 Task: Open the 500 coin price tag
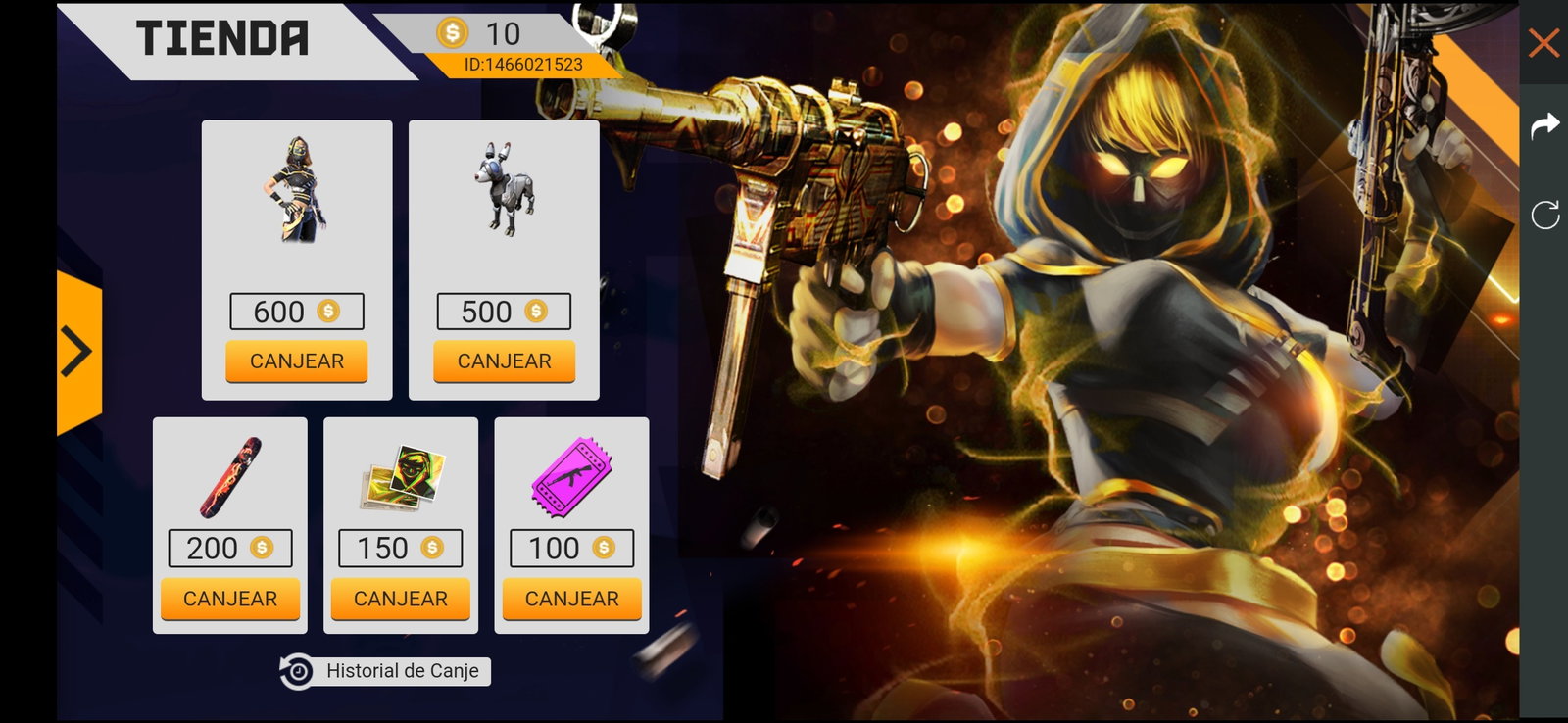(x=502, y=311)
